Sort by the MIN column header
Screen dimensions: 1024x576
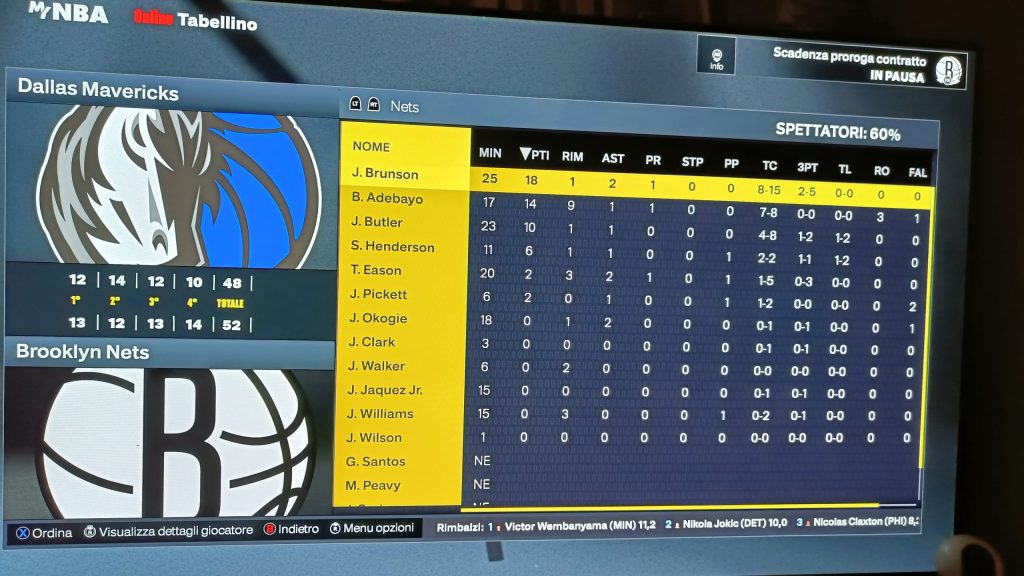coord(490,153)
